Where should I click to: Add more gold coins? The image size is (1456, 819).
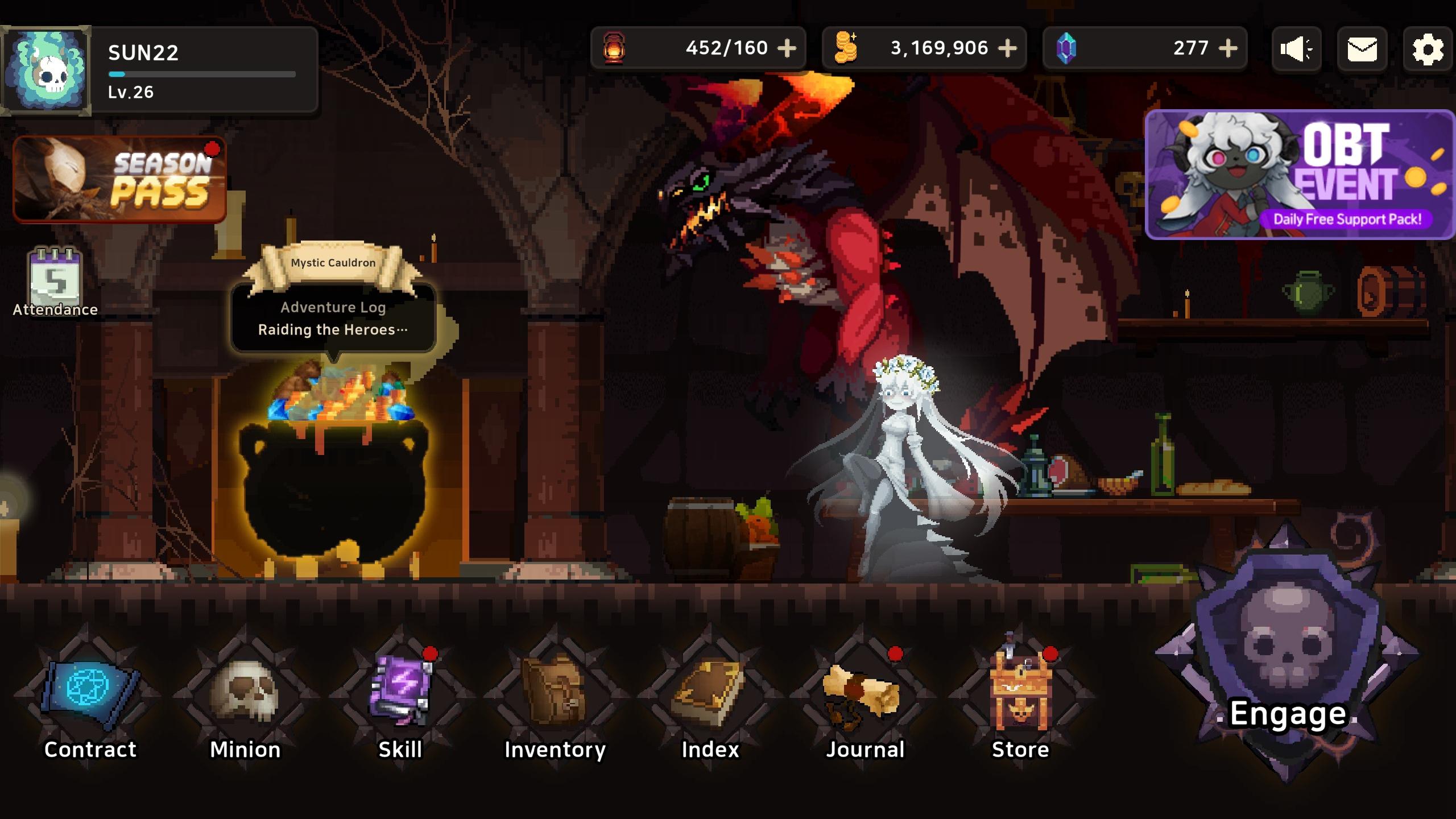click(1007, 48)
